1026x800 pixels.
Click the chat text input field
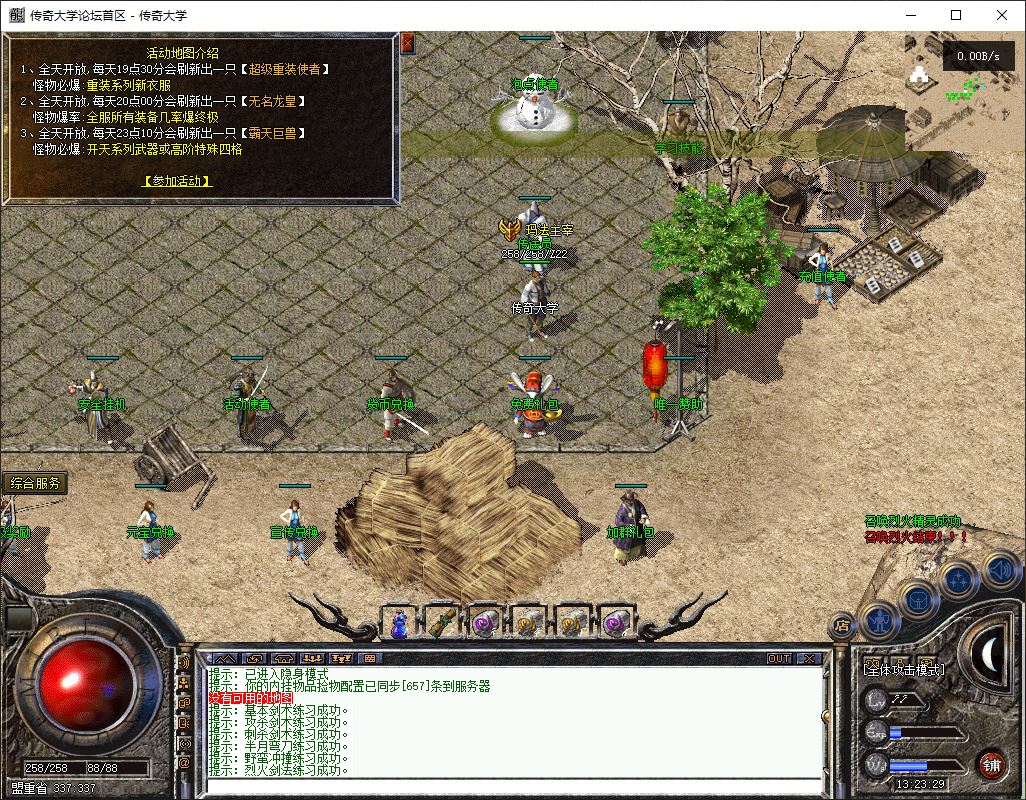click(510, 784)
